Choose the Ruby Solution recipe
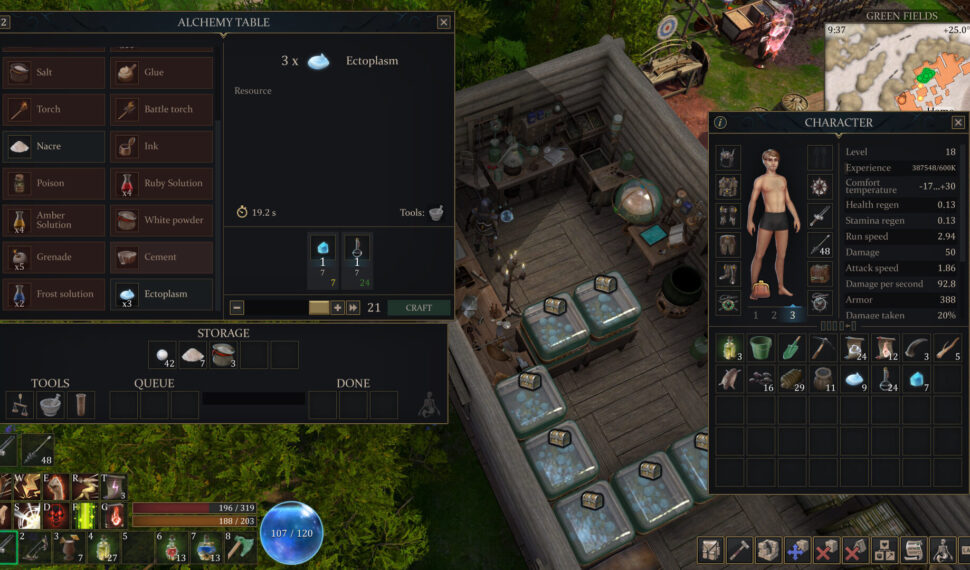The height and width of the screenshot is (570, 970). pos(163,183)
